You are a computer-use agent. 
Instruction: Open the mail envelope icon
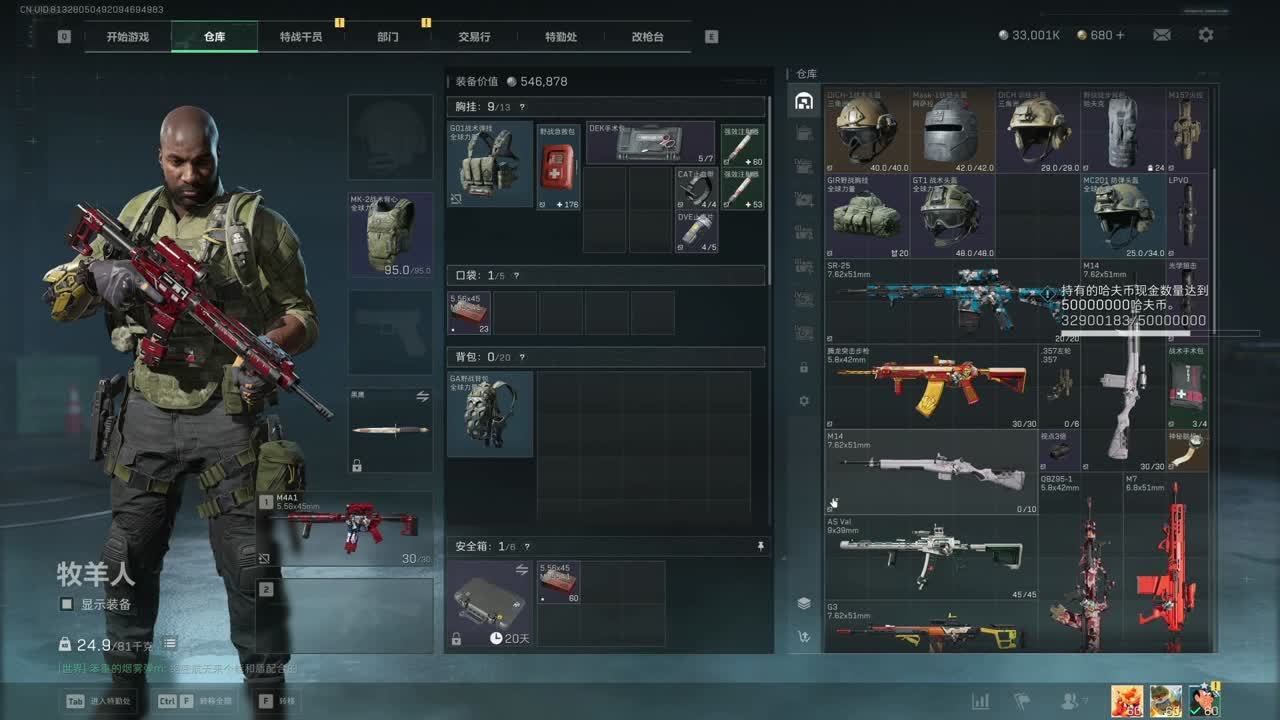pos(1161,35)
